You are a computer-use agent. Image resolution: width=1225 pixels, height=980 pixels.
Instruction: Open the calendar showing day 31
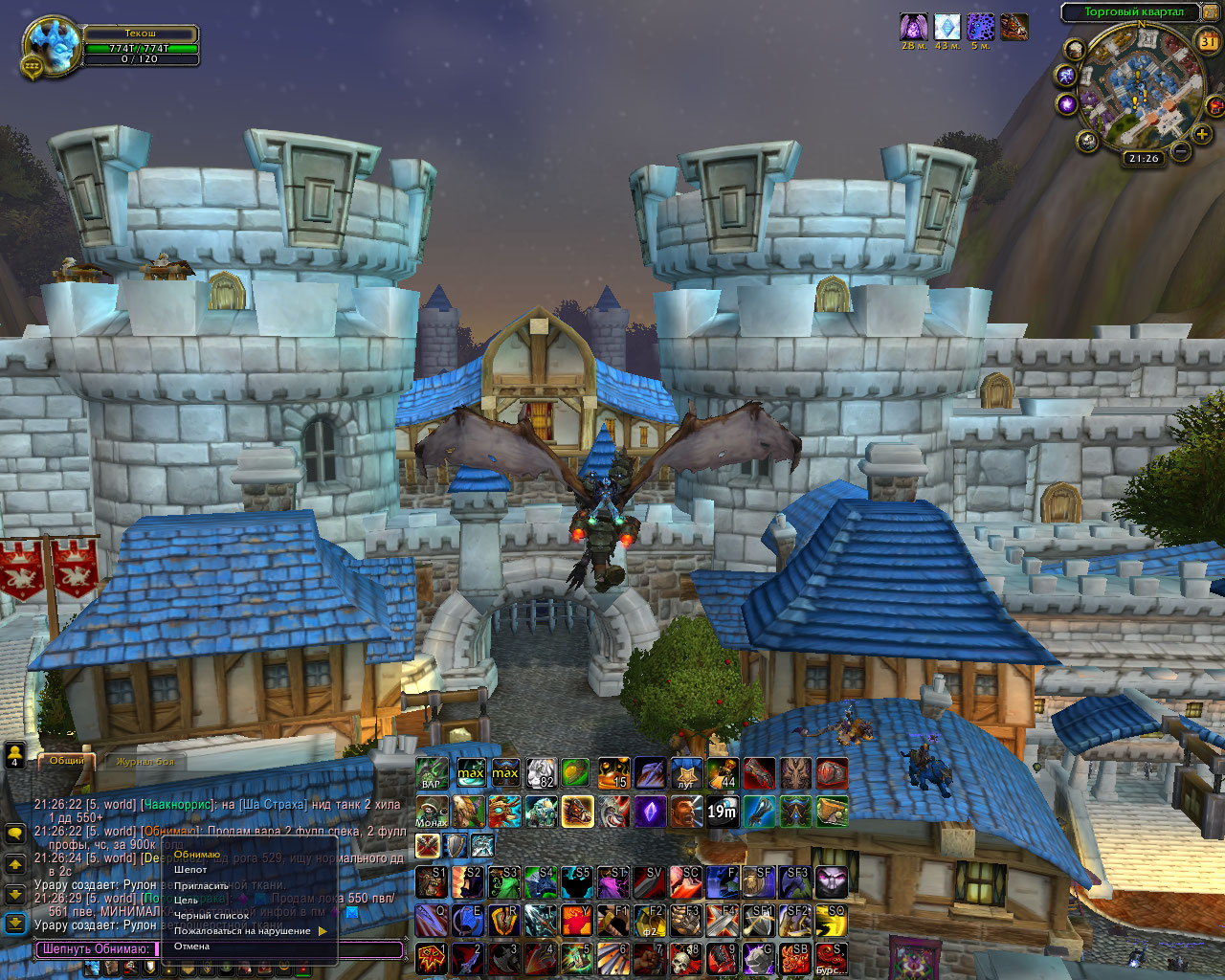point(1209,41)
